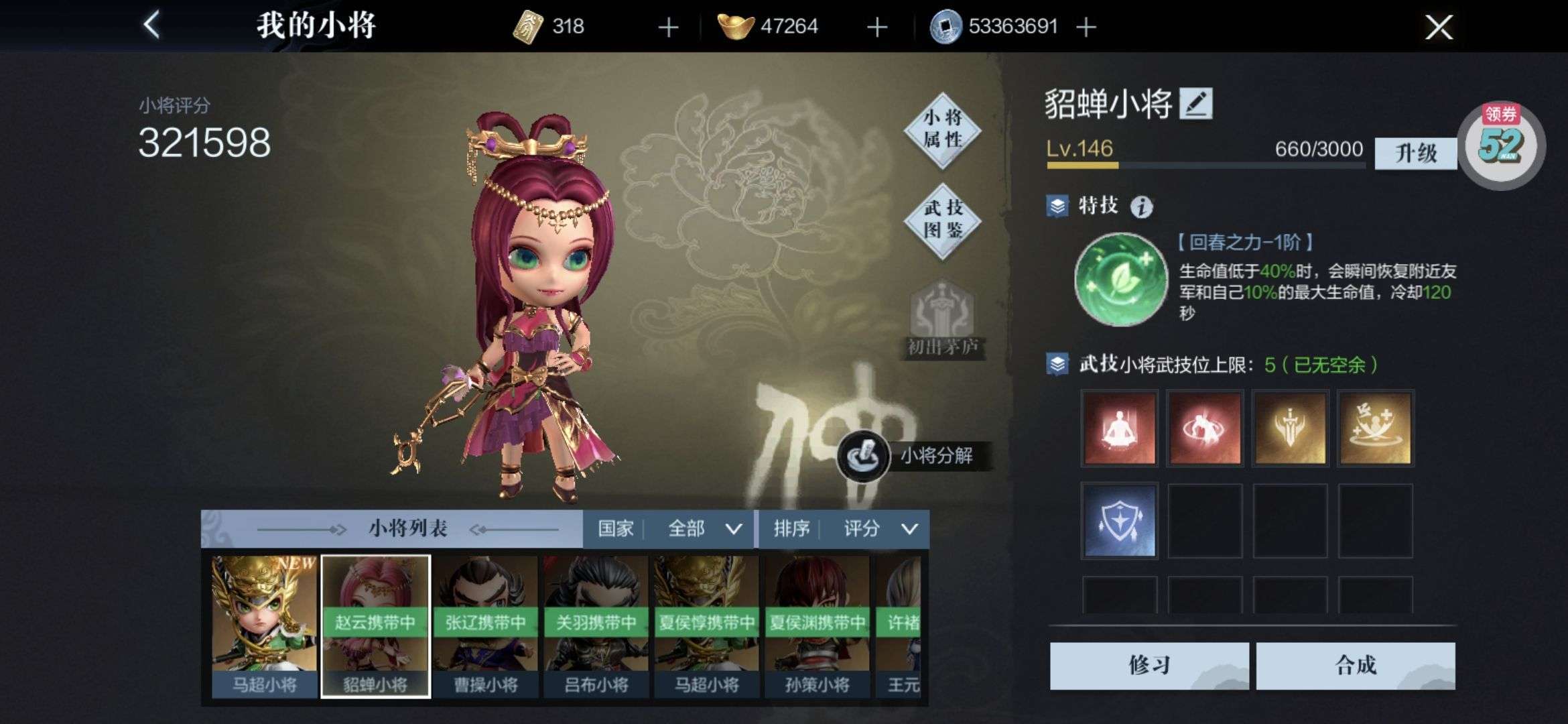Rename 貂蝉小将 with the edit icon
Image resolution: width=1568 pixels, height=724 pixels.
click(x=1196, y=104)
